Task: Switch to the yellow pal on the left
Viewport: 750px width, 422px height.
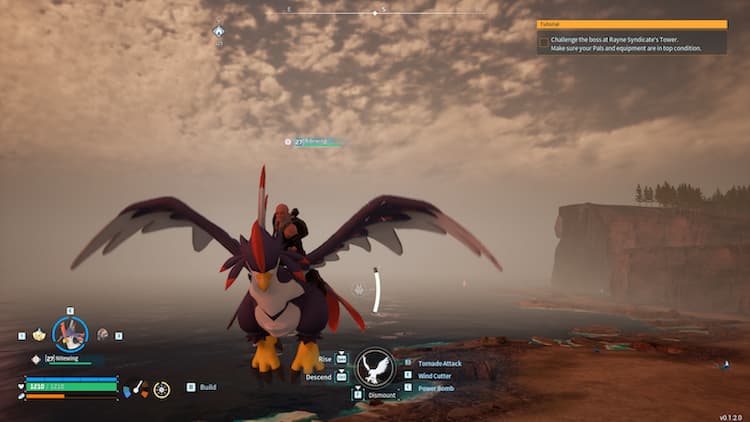Action: click(39, 335)
